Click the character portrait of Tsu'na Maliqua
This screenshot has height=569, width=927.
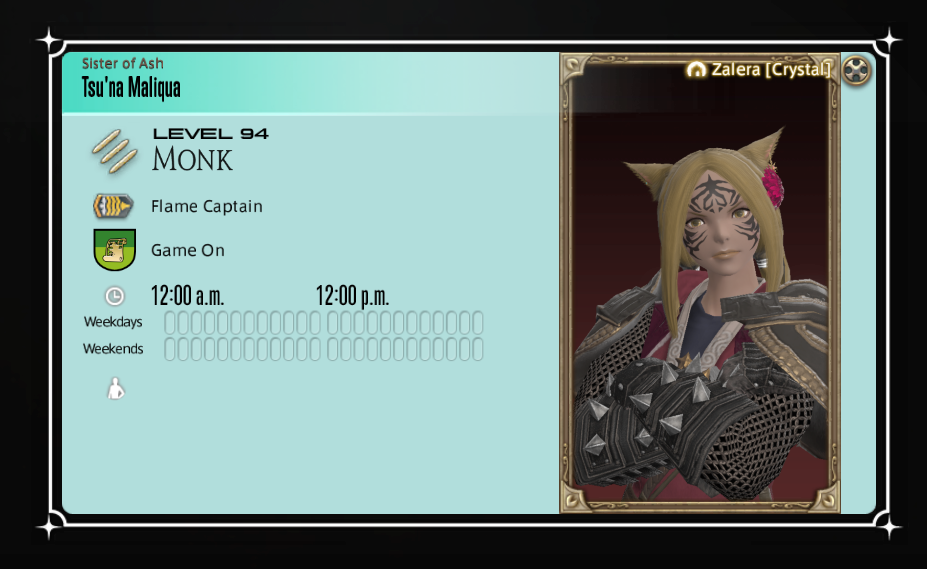coord(700,300)
